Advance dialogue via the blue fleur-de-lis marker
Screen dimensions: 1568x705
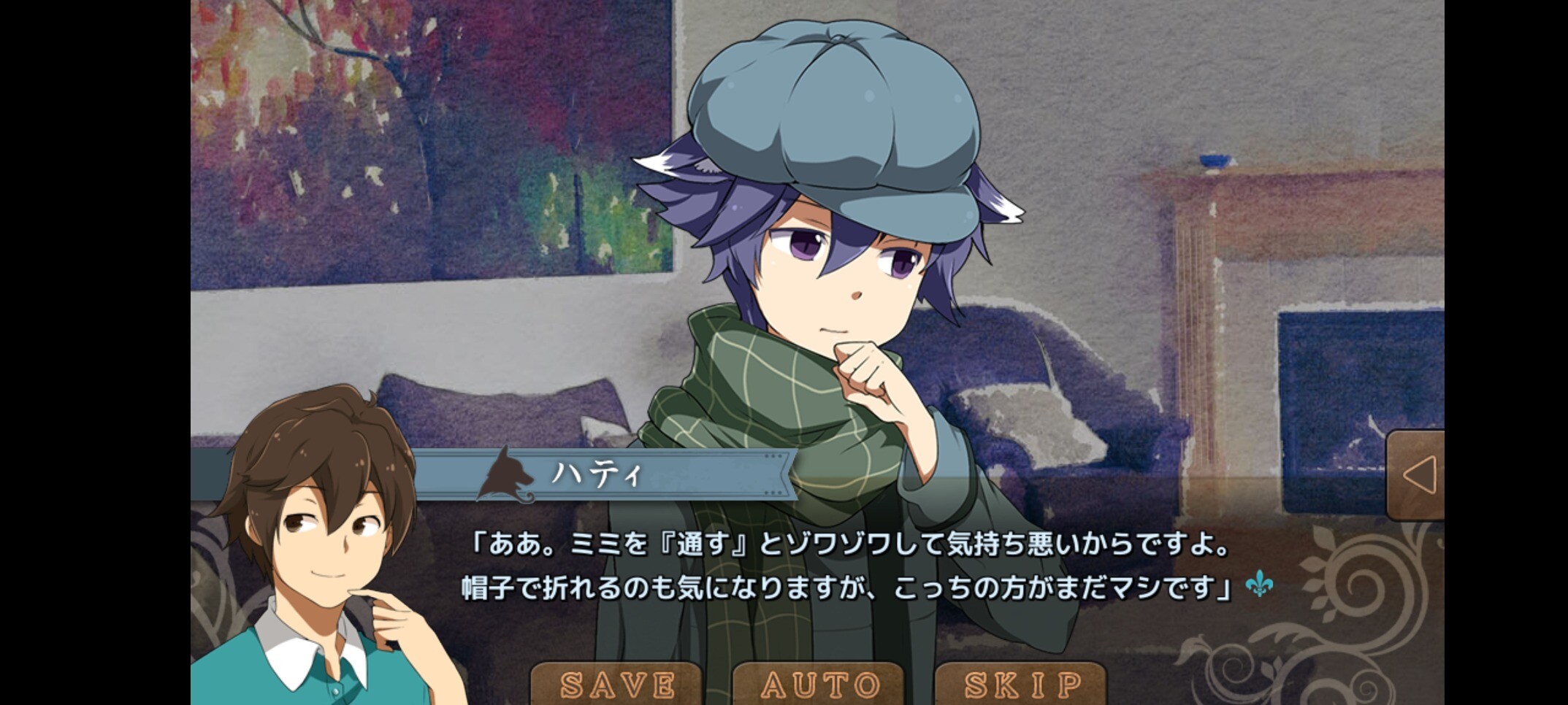[1259, 584]
